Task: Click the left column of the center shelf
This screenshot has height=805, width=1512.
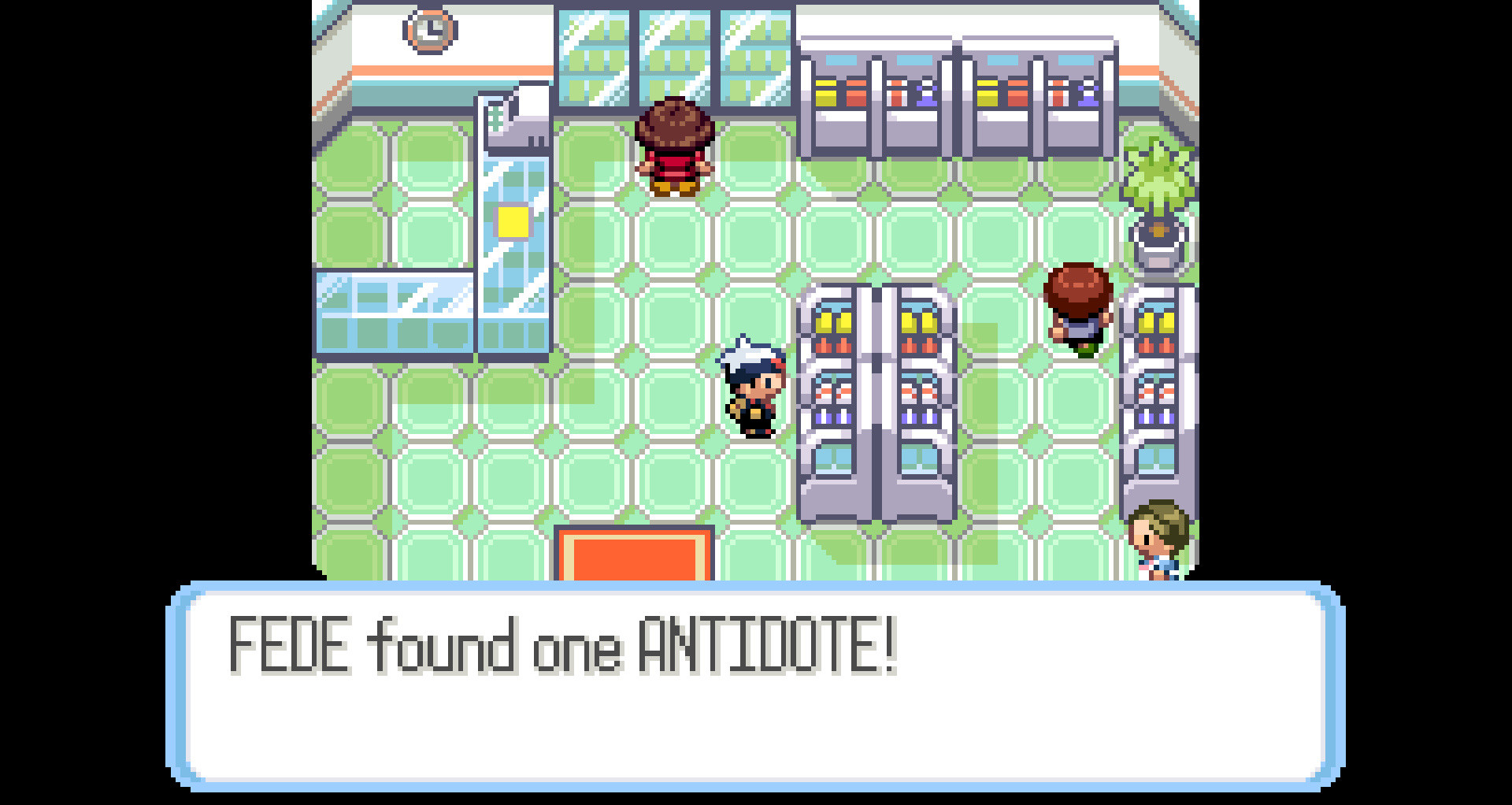Action: coord(831,394)
